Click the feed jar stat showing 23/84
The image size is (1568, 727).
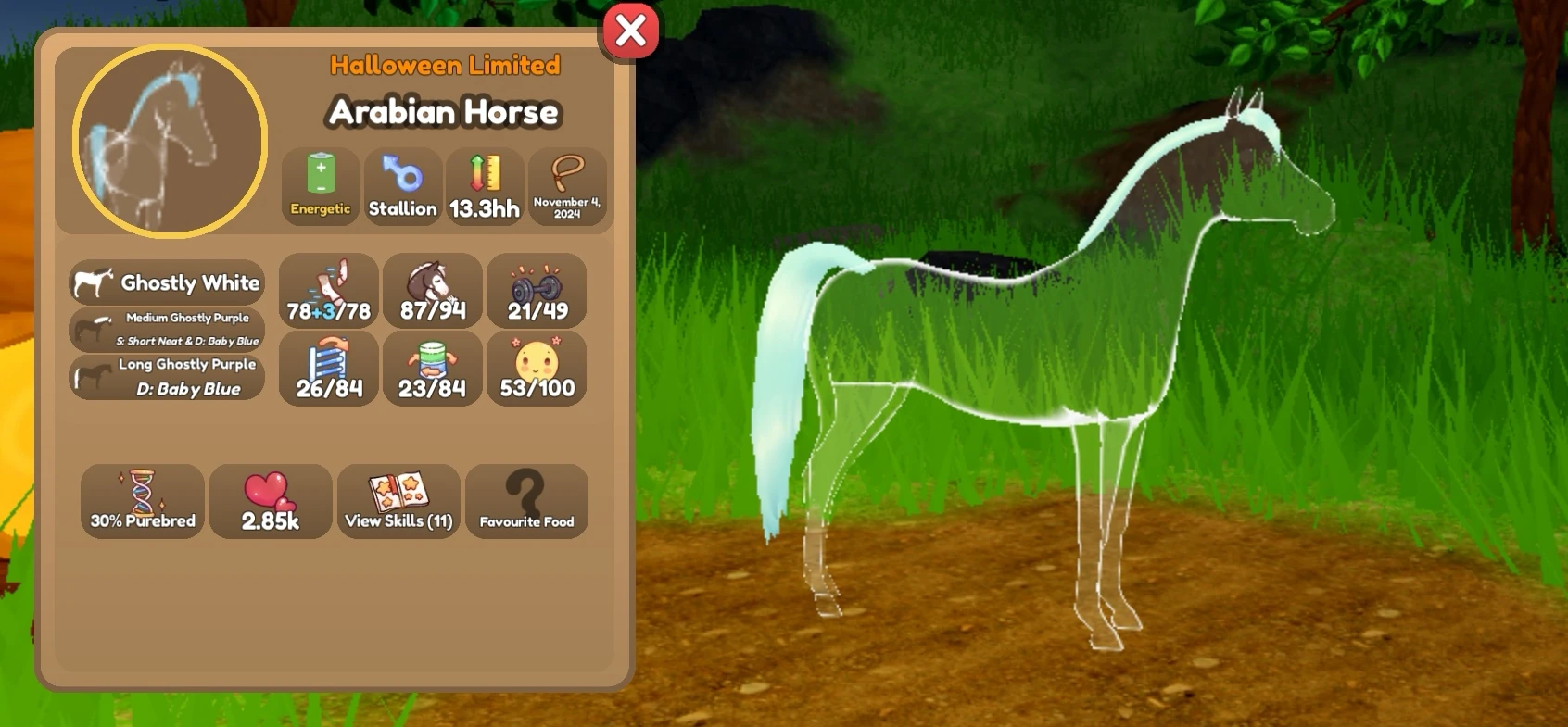pyautogui.click(x=433, y=369)
